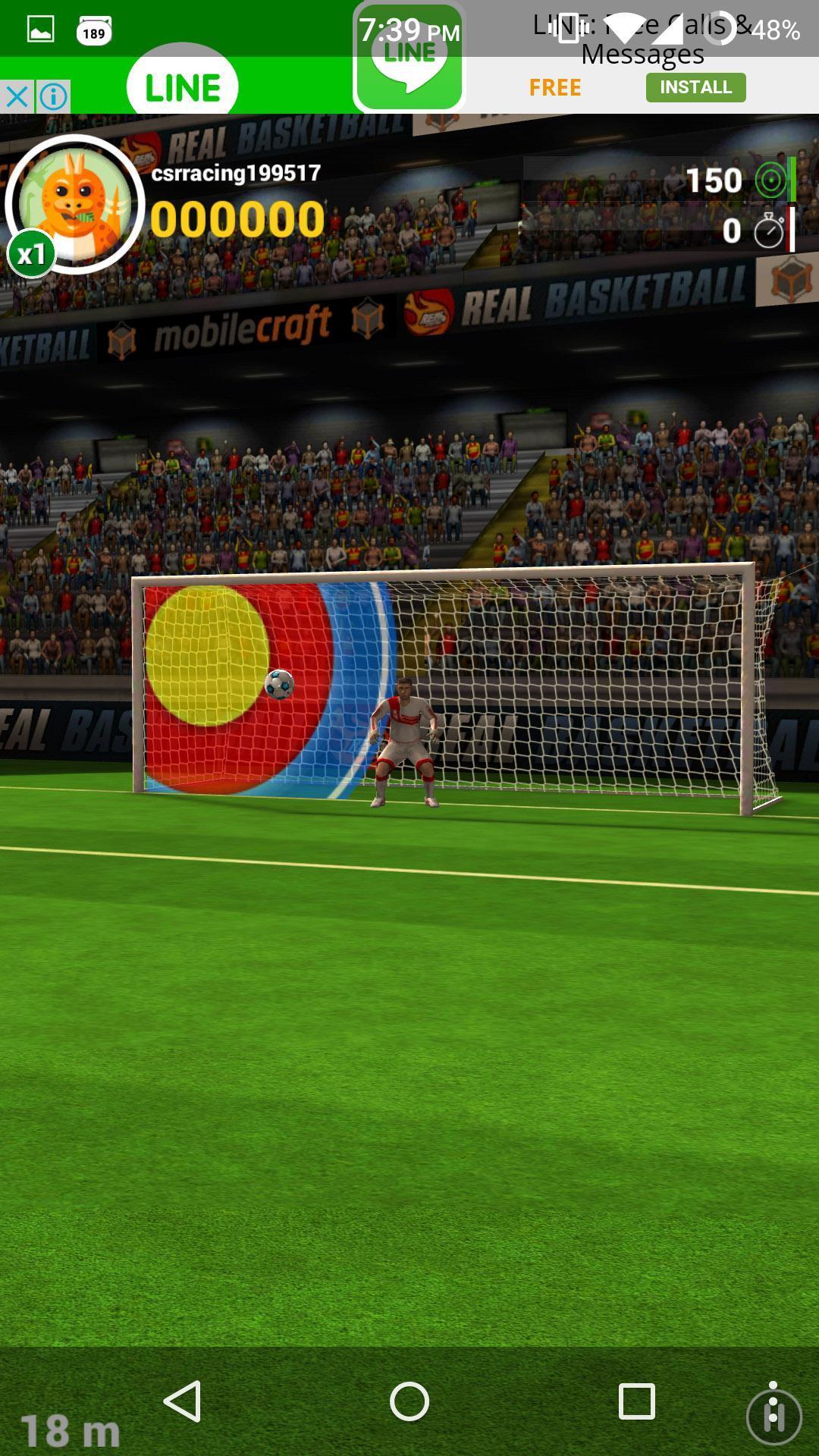Screen dimensions: 819x1456
Task: Install the LINE app from the ad
Action: [695, 87]
